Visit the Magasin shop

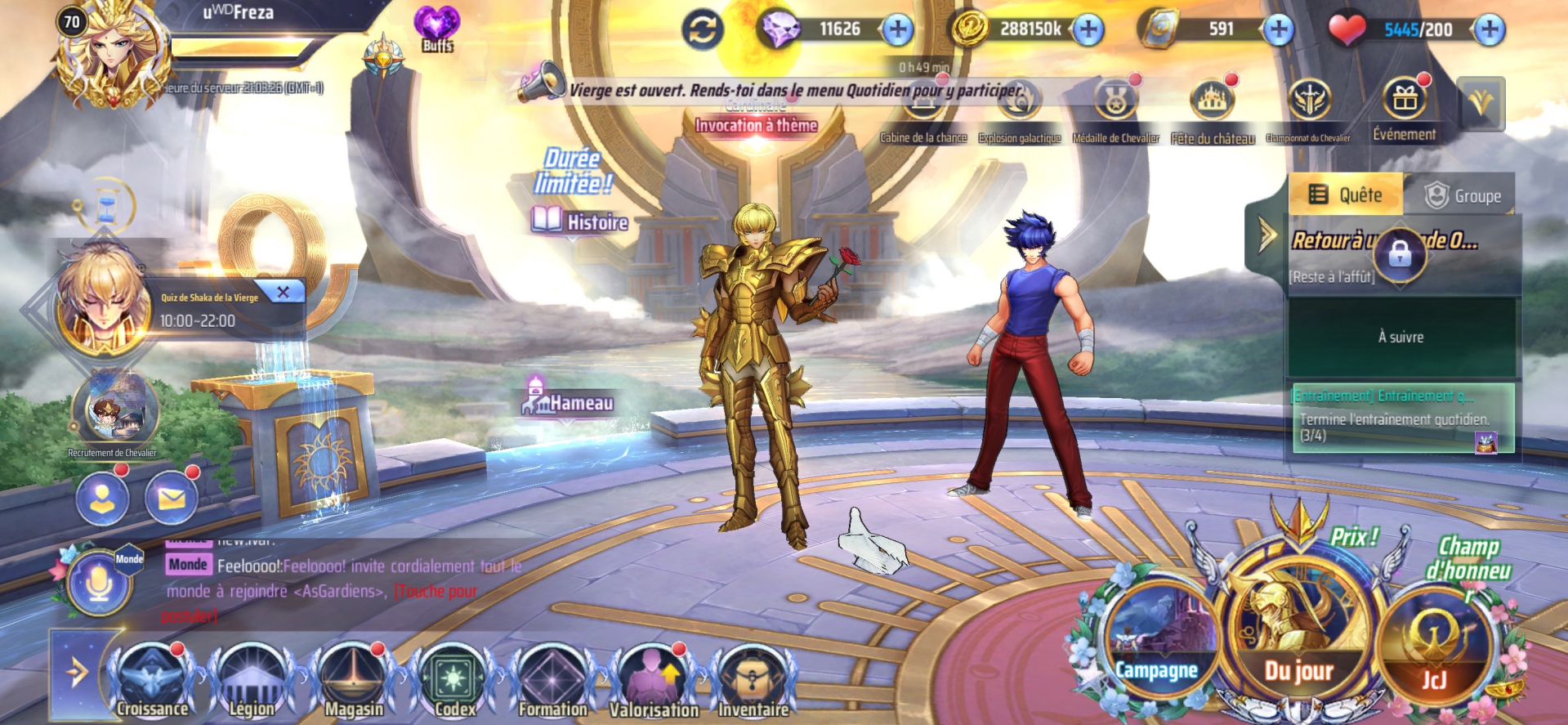point(353,680)
